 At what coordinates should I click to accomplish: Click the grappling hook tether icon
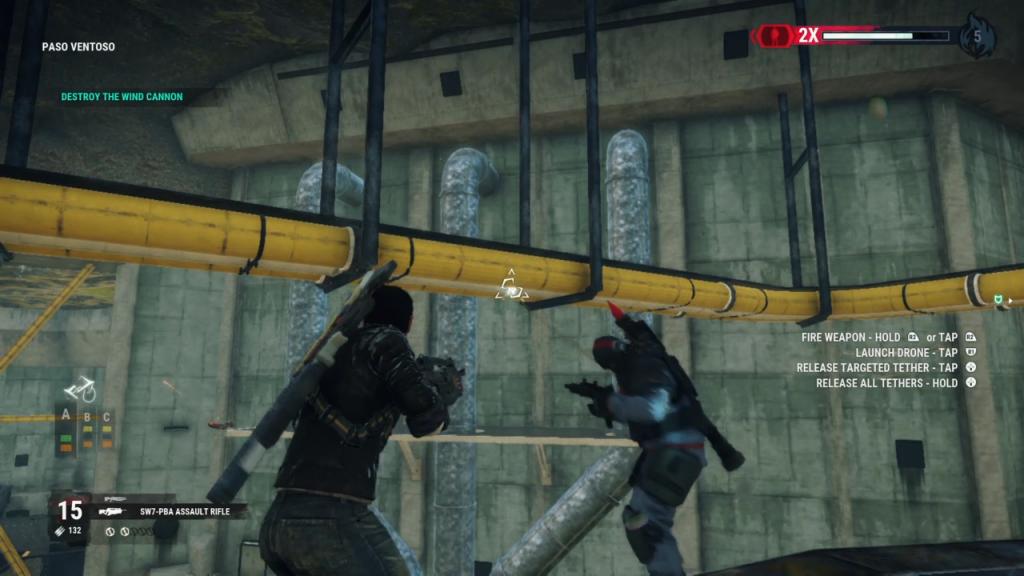click(x=80, y=388)
